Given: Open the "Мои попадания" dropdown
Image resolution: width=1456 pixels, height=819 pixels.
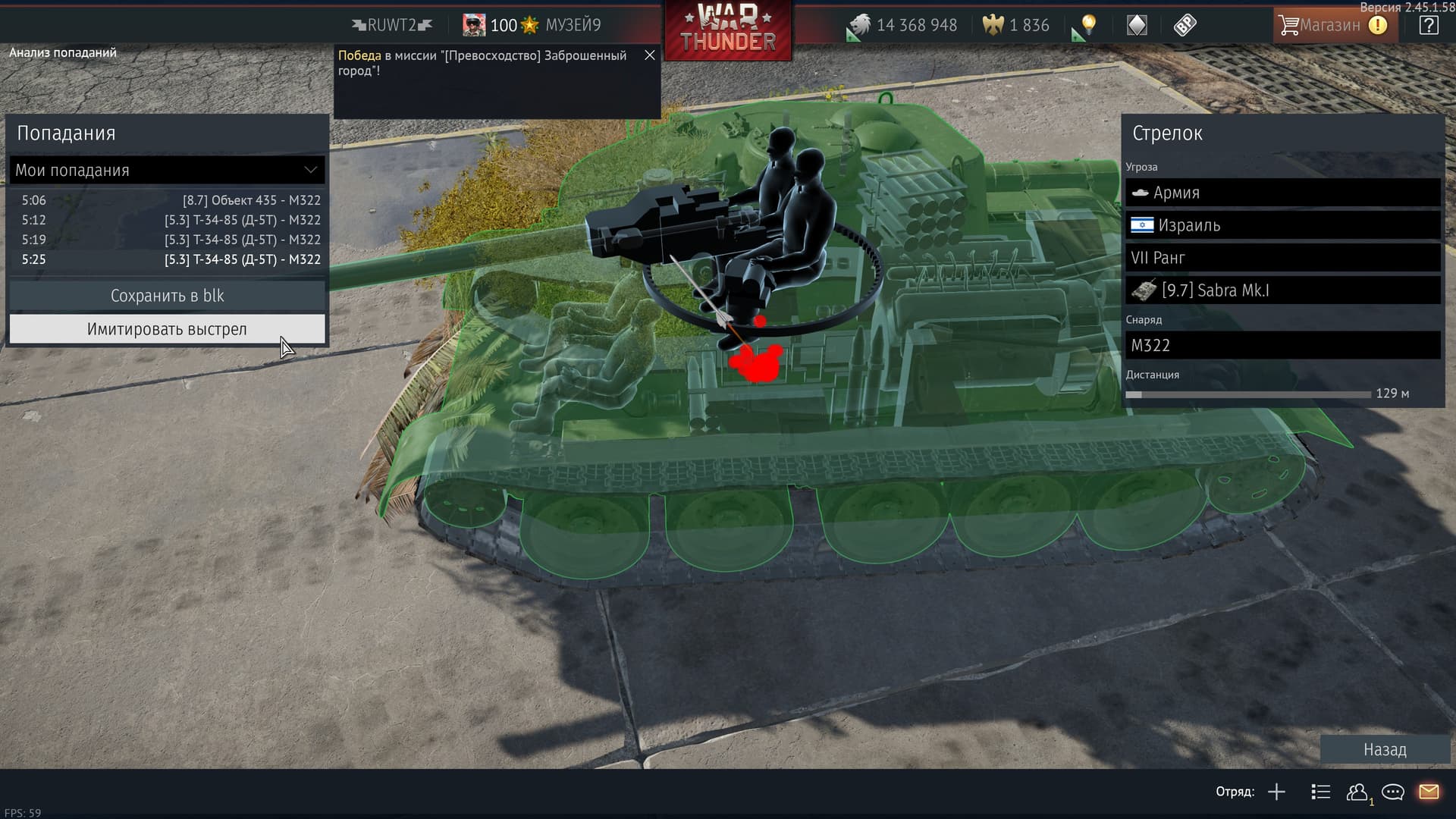Looking at the screenshot, I should pos(167,171).
